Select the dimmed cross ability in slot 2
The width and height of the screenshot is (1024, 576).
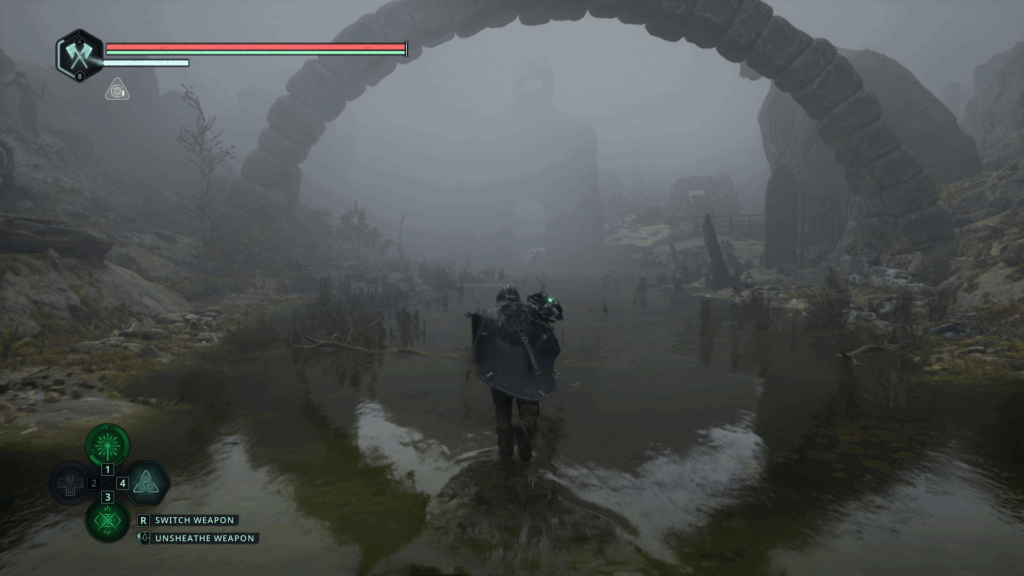coord(72,483)
